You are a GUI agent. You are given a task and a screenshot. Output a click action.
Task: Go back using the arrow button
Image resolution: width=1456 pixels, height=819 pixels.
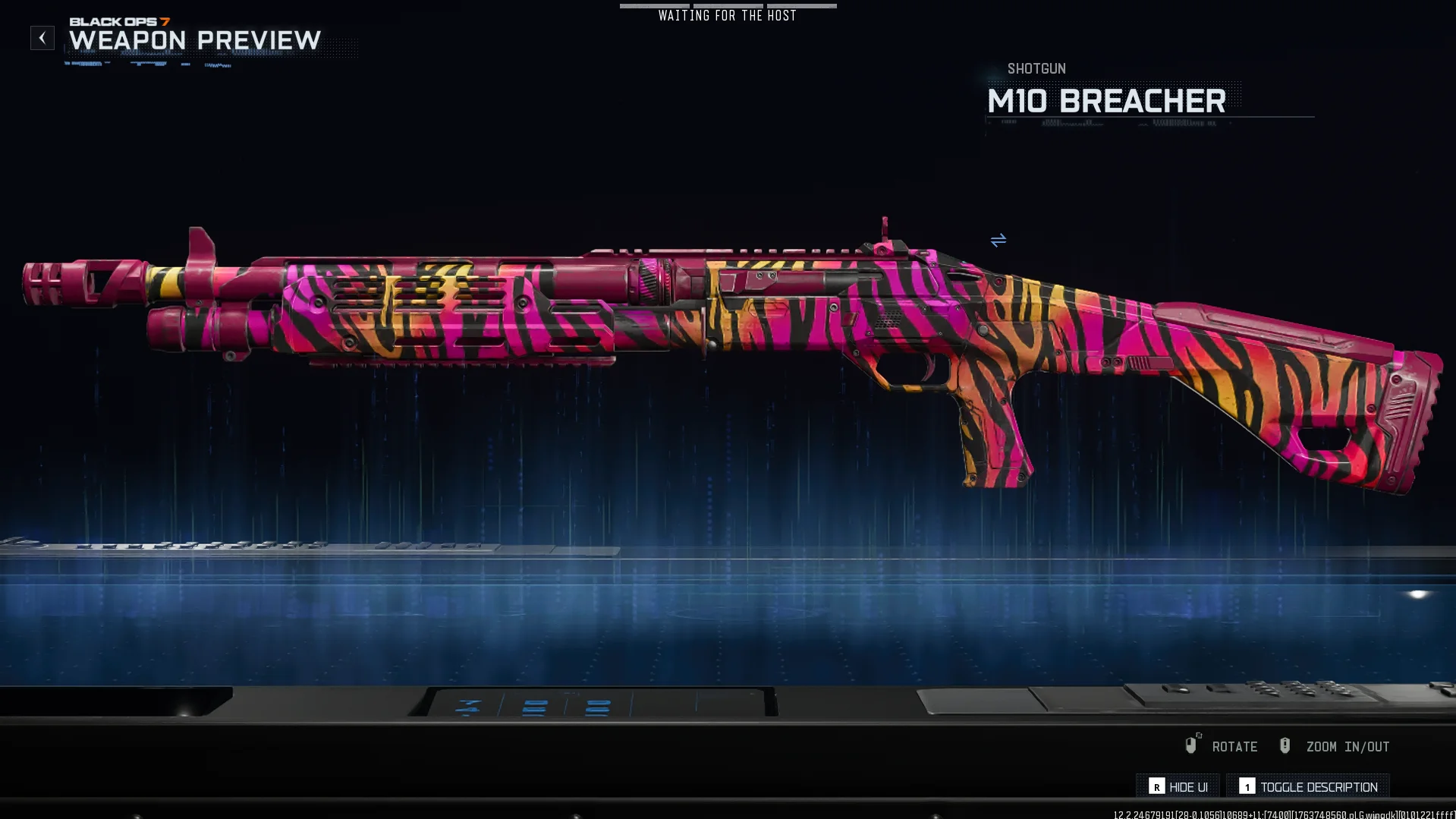(x=42, y=38)
